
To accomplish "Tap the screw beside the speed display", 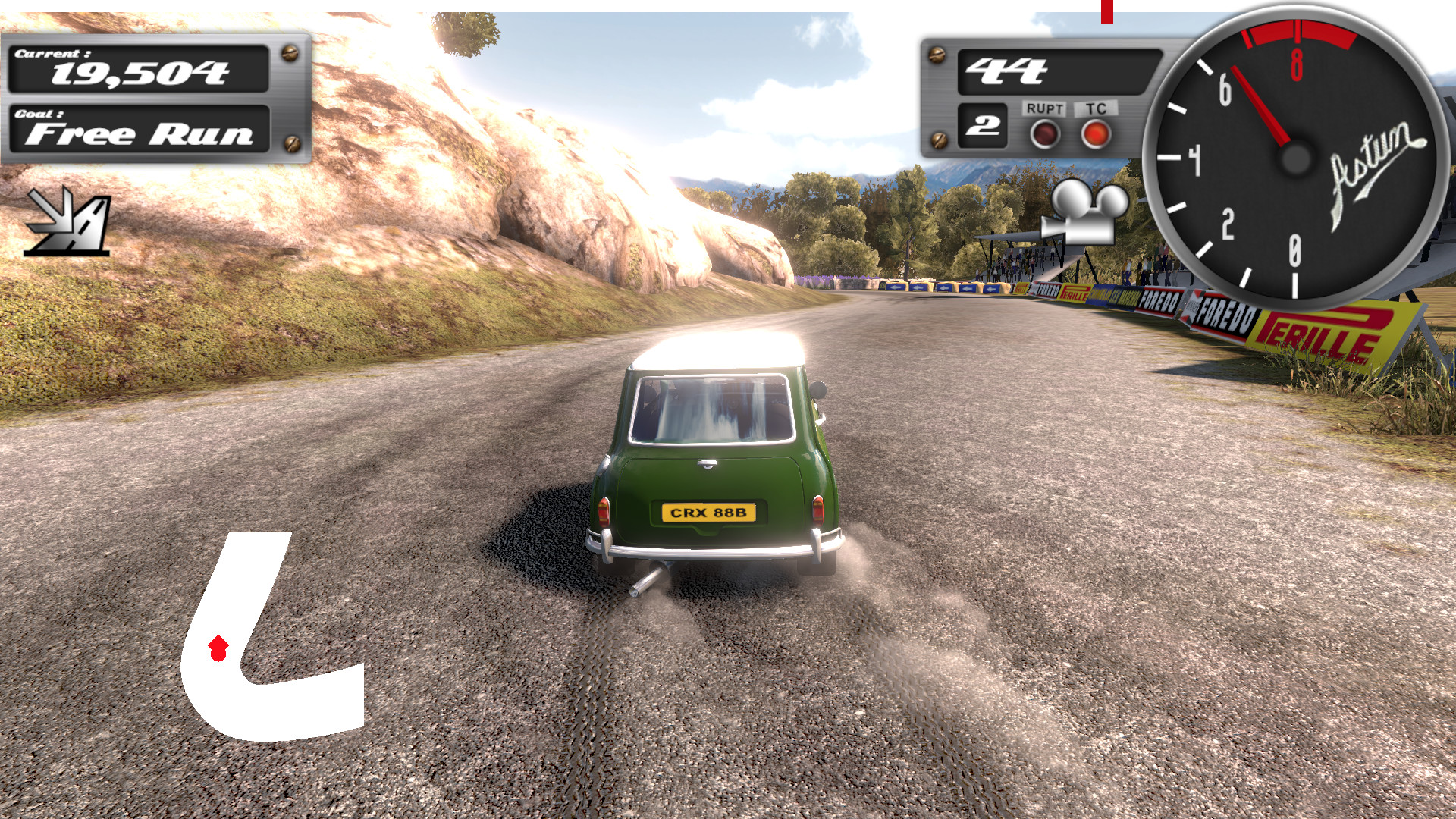I will [x=938, y=55].
